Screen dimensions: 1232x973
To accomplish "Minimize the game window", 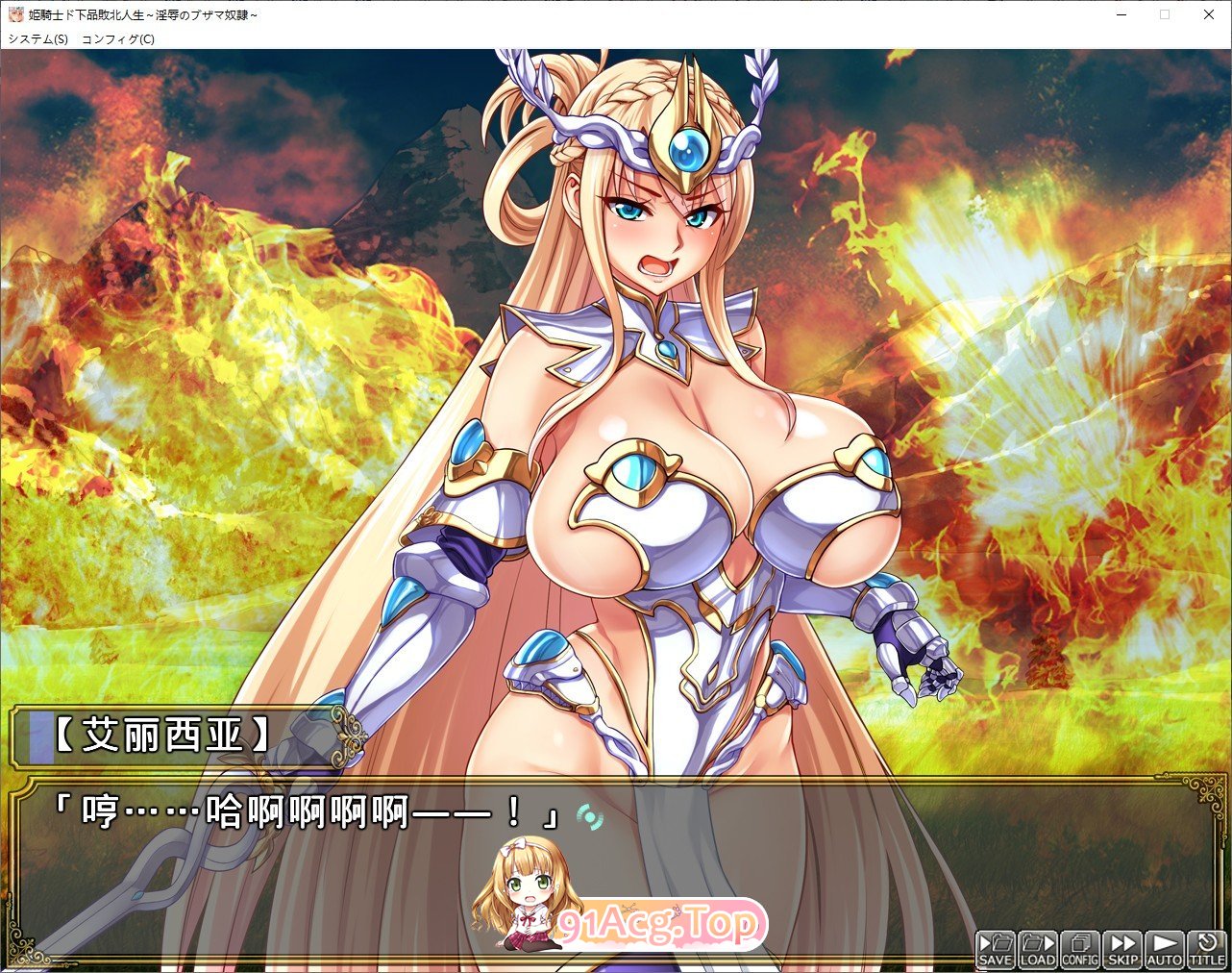I will point(1120,15).
